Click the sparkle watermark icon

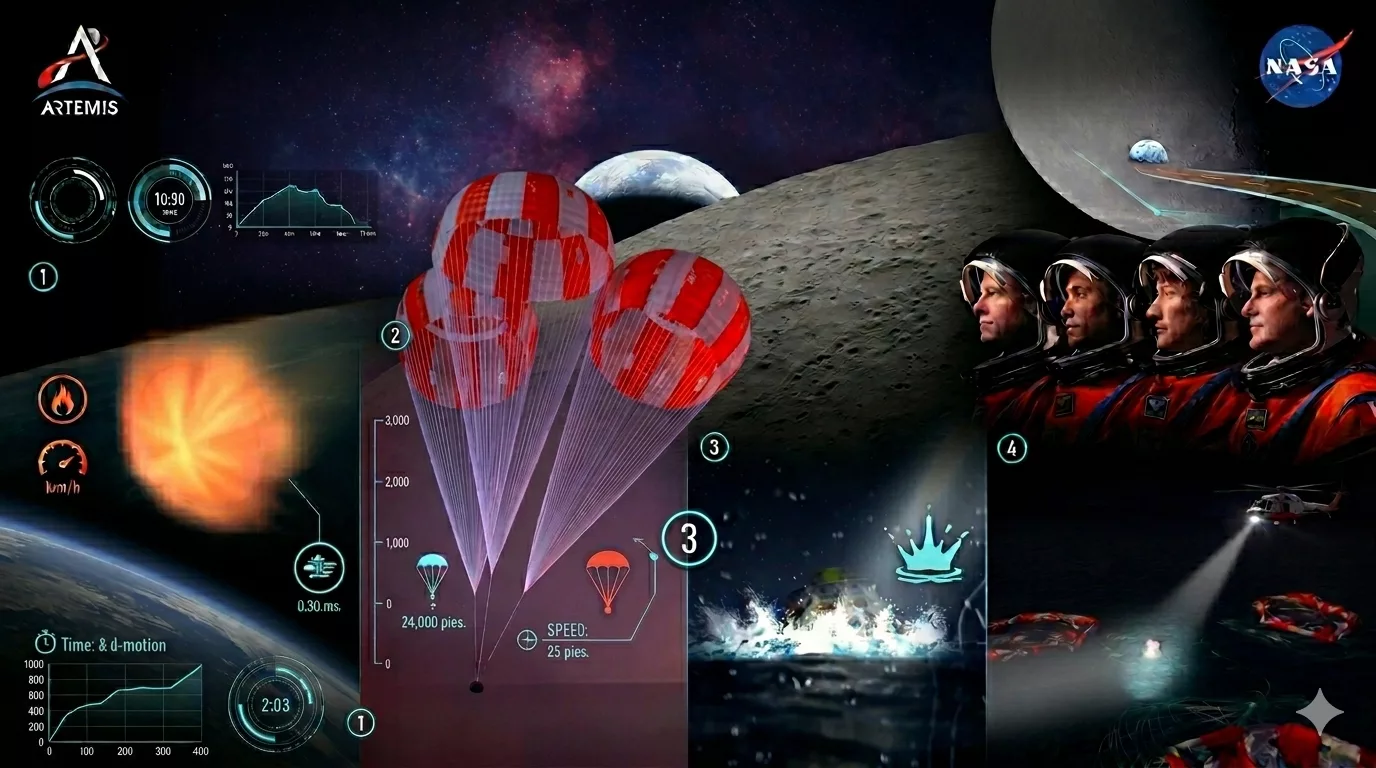click(1320, 712)
